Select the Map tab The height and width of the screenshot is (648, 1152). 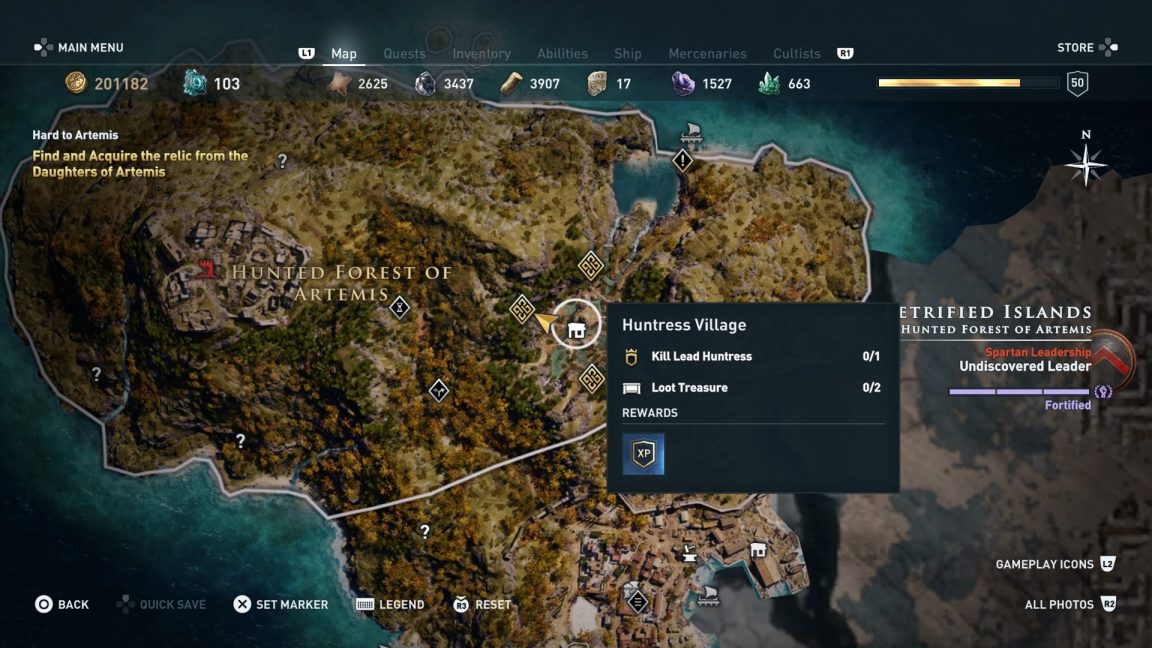[344, 54]
